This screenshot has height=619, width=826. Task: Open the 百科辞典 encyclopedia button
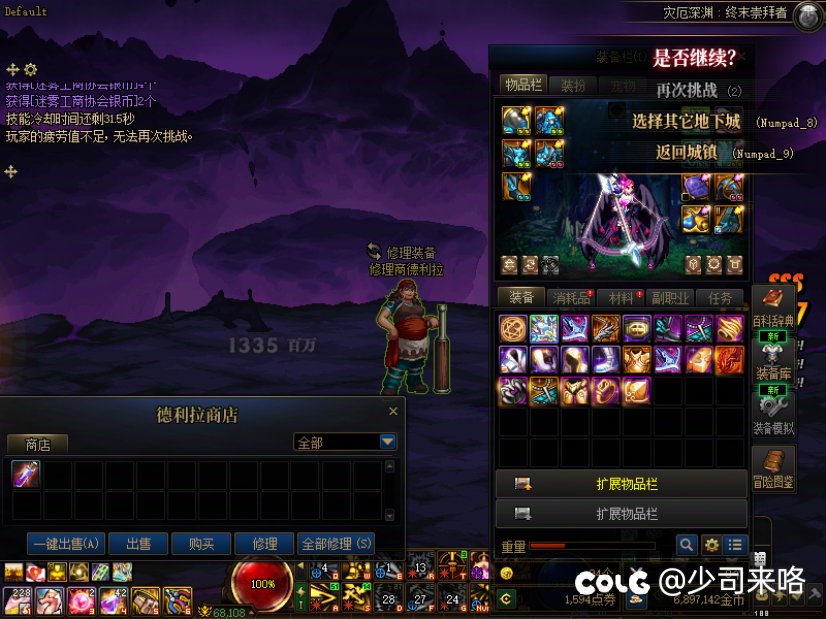tap(773, 306)
